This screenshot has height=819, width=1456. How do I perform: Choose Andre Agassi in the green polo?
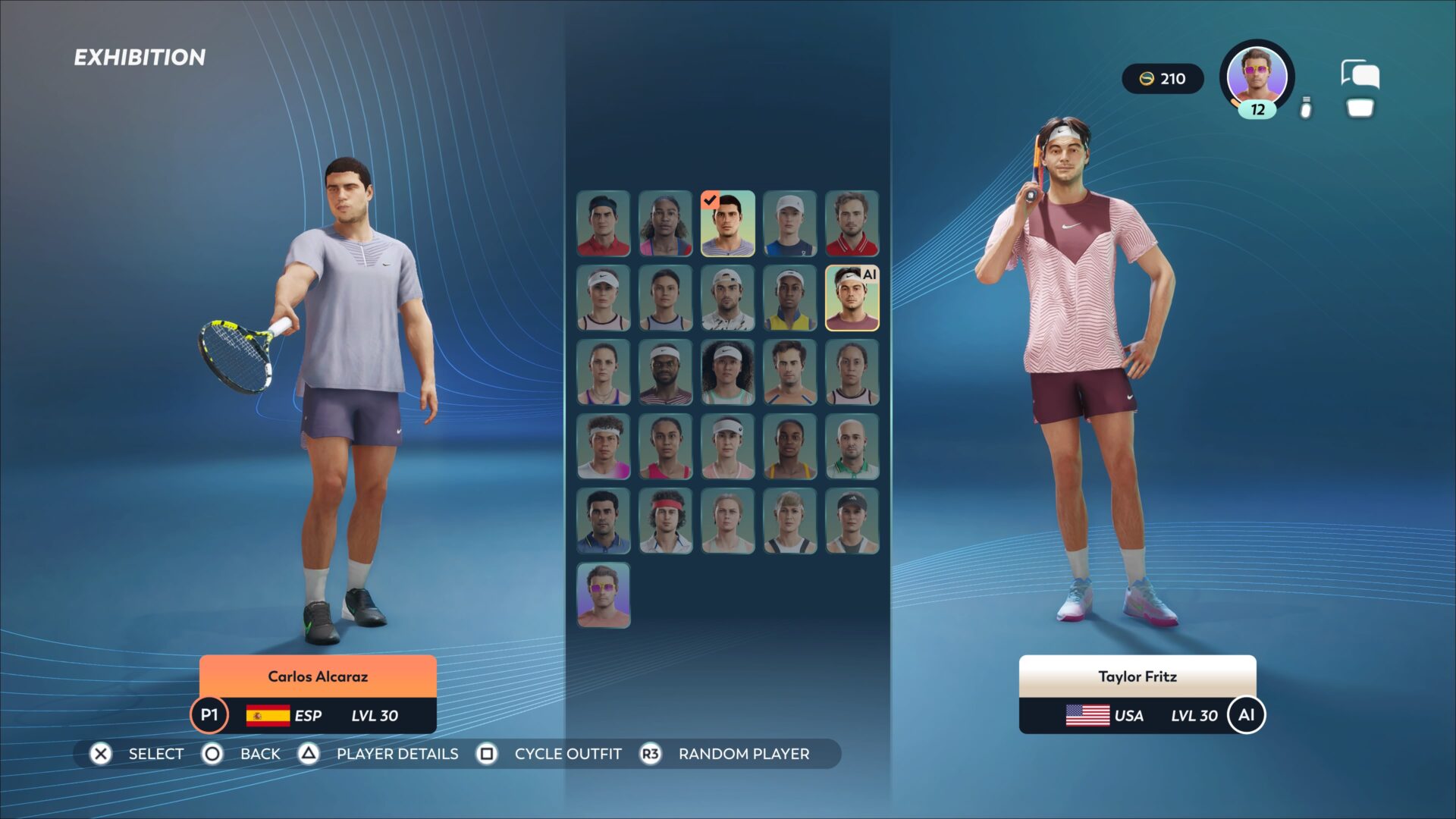pos(852,446)
